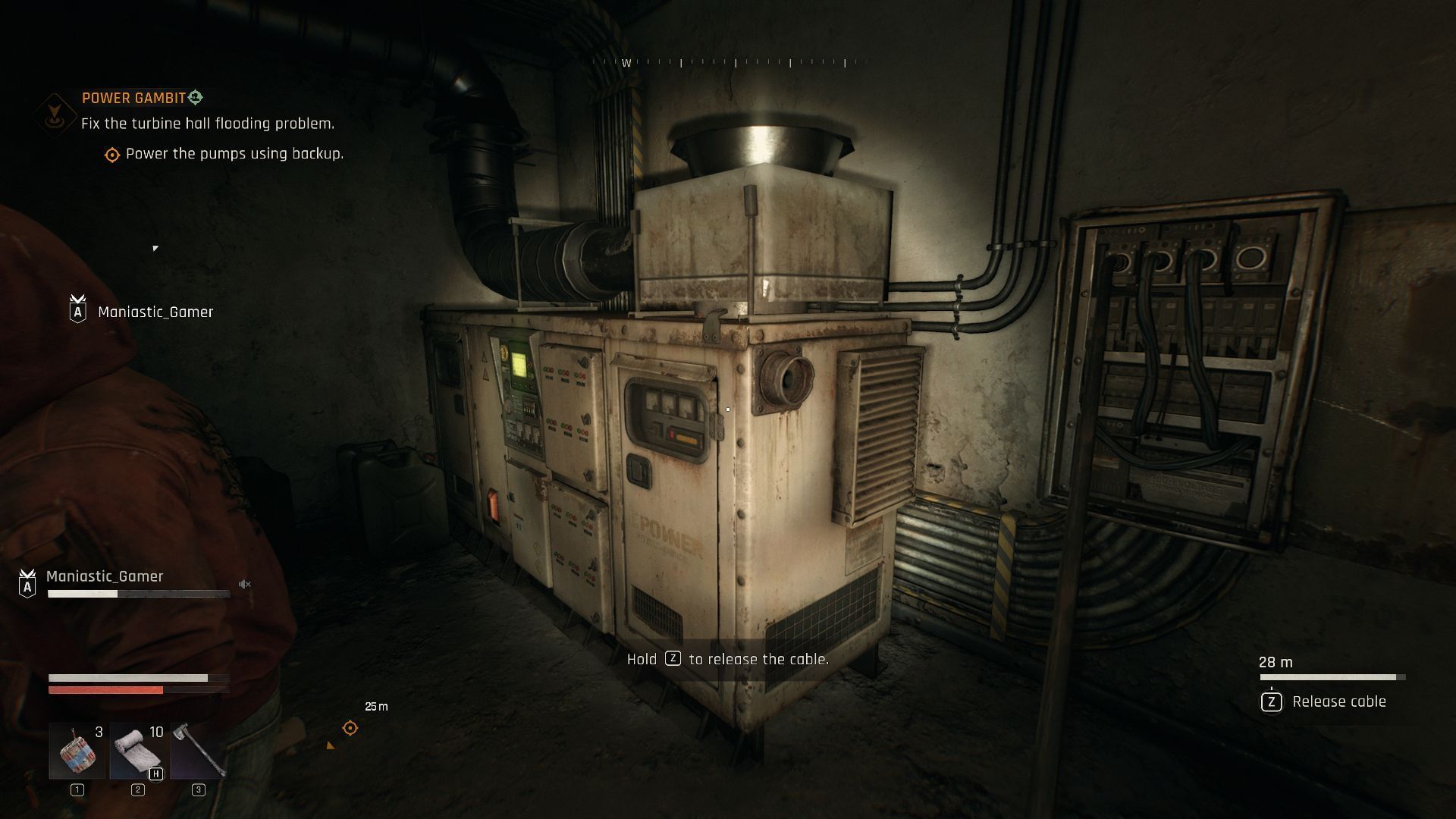Click Maniastic_Gamer's player emblem badge

click(x=27, y=583)
